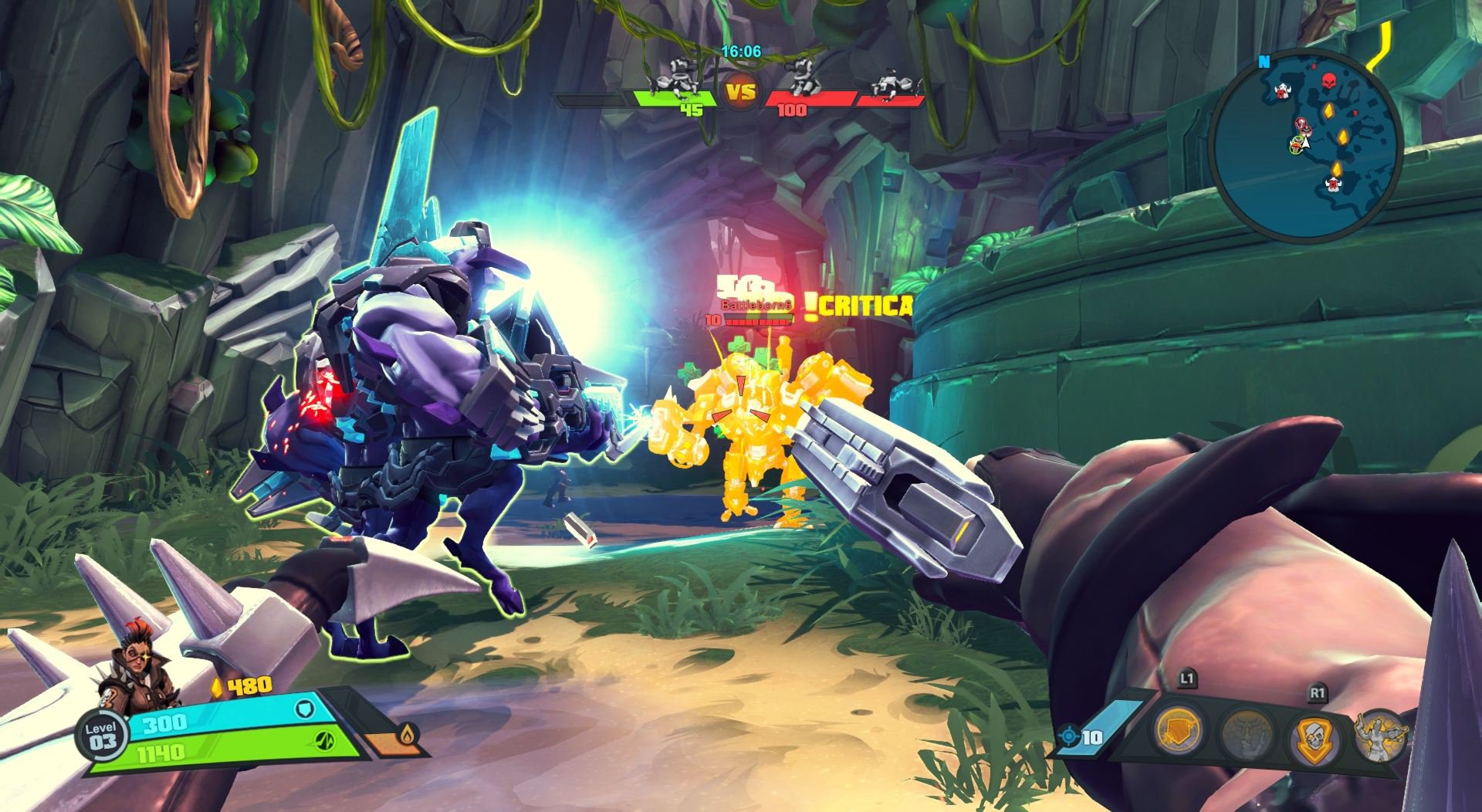The height and width of the screenshot is (812, 1482).
Task: Click the gunslinger character pose icon
Action: pyautogui.click(x=1379, y=734)
